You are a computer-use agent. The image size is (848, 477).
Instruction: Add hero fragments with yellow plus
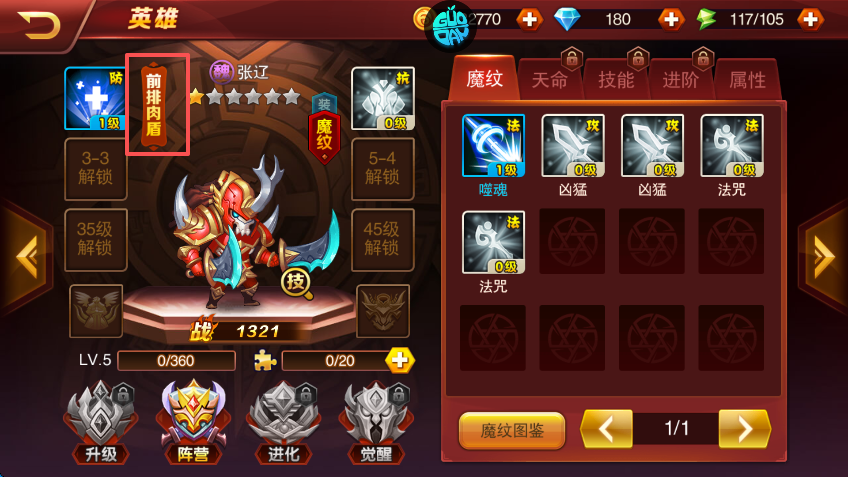click(400, 360)
